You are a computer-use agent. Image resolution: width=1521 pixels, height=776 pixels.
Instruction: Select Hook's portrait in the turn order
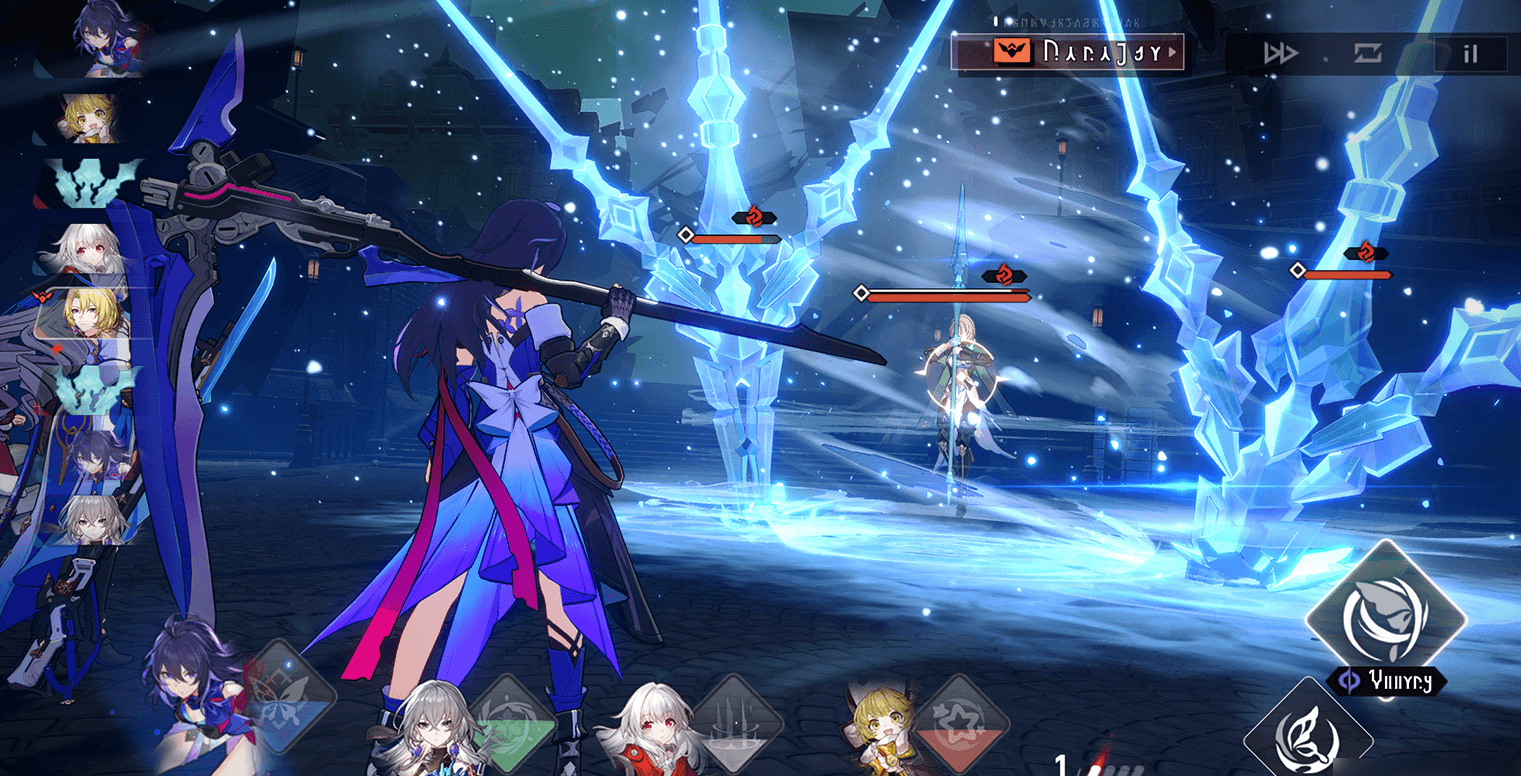coord(92,120)
